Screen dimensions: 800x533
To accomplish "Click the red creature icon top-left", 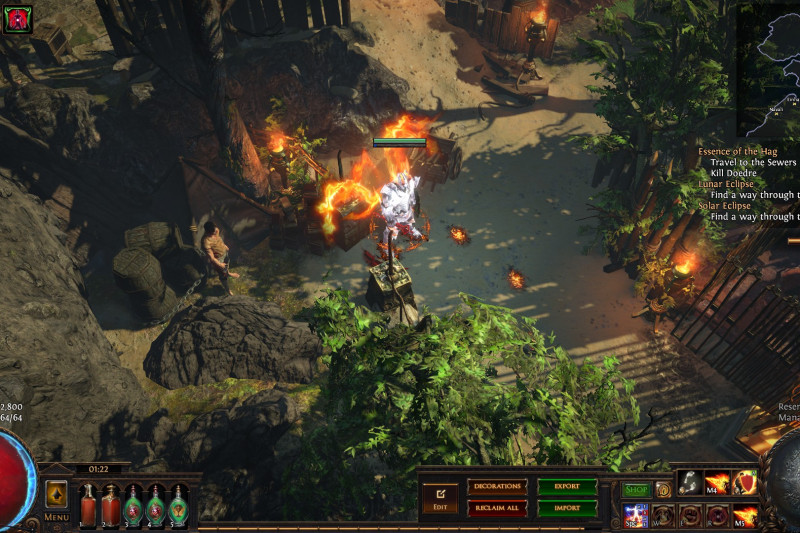I will pyautogui.click(x=18, y=19).
